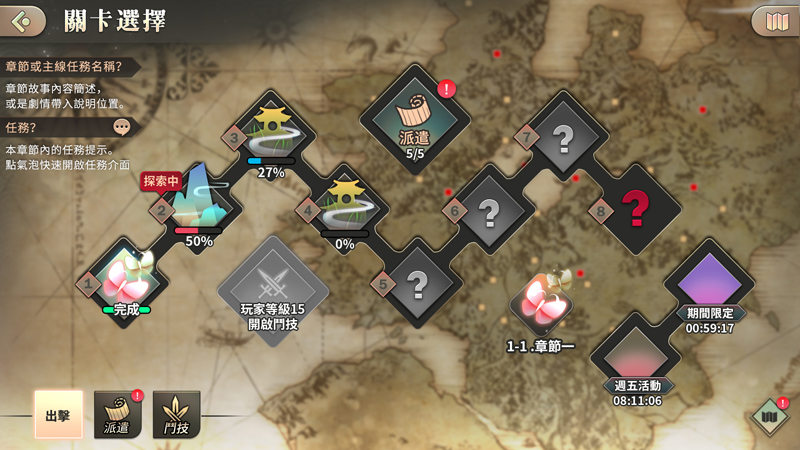This screenshot has width=800, height=450.
Task: Switch to the 鬥技 tab at bottom
Action: (x=177, y=414)
